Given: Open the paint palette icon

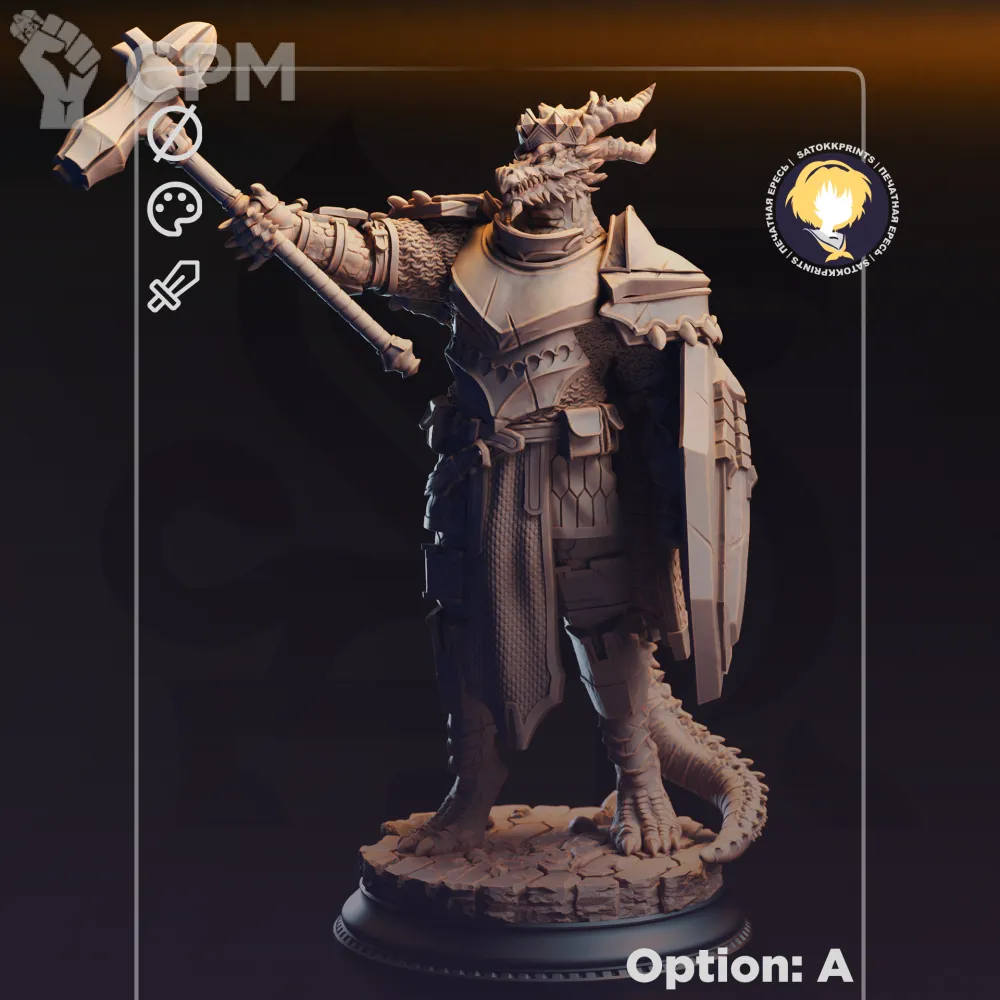Looking at the screenshot, I should (x=175, y=209).
